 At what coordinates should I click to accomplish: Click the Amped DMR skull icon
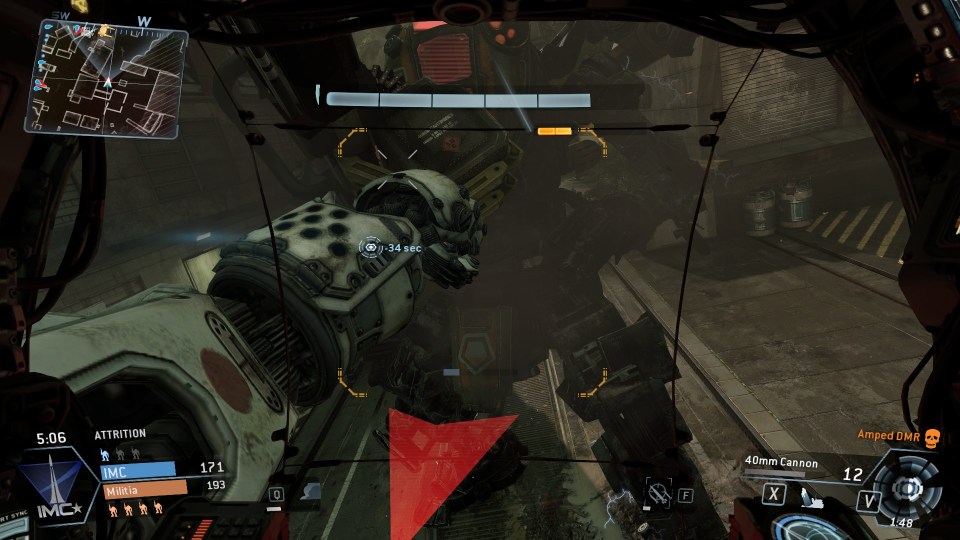932,436
